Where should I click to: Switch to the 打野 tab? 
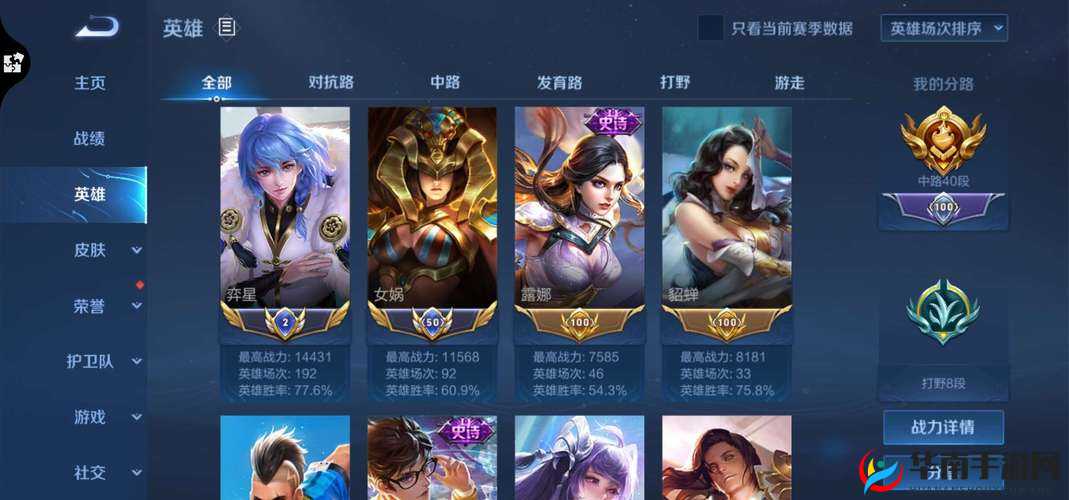(675, 82)
